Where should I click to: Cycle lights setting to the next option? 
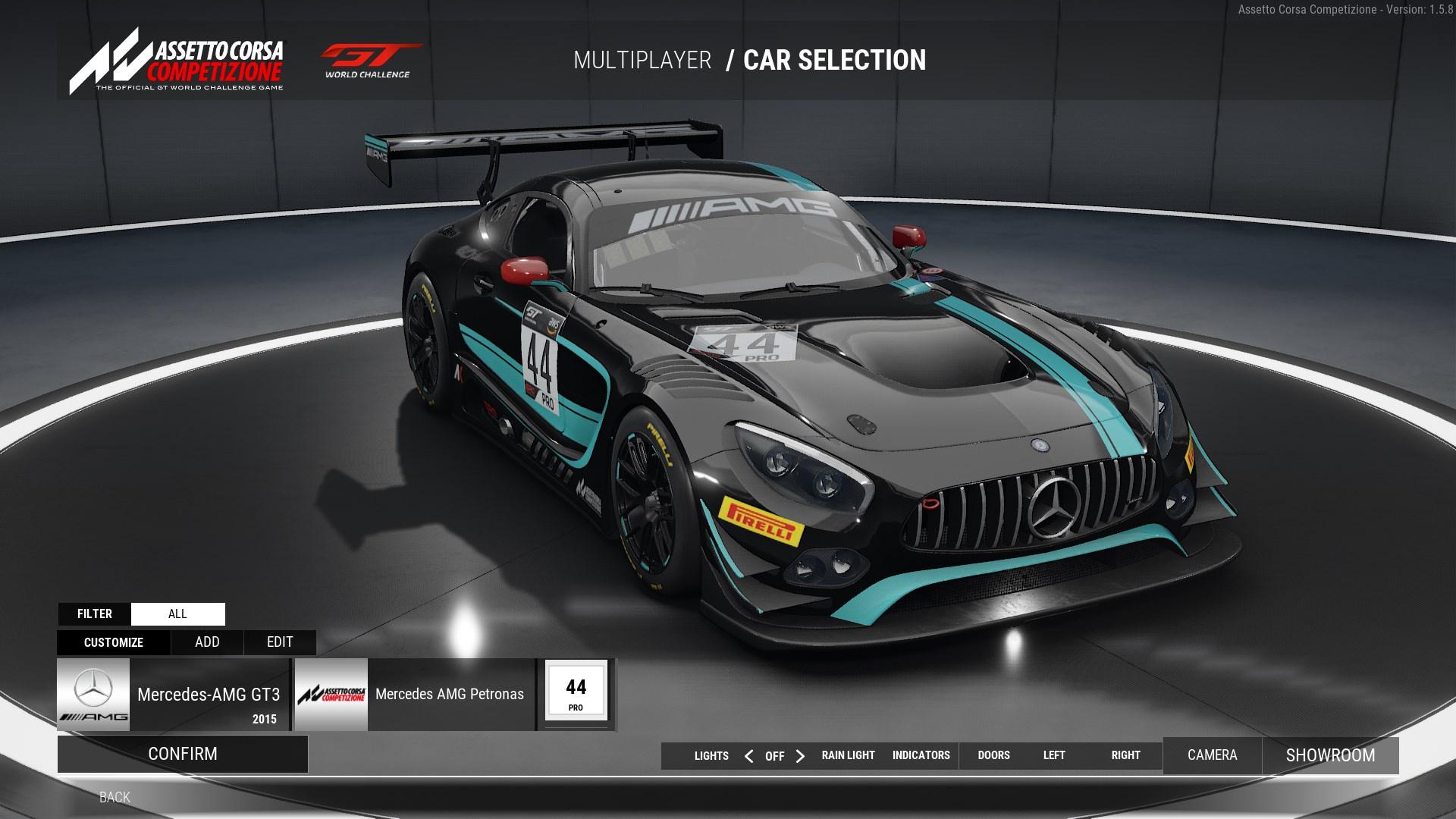point(800,756)
